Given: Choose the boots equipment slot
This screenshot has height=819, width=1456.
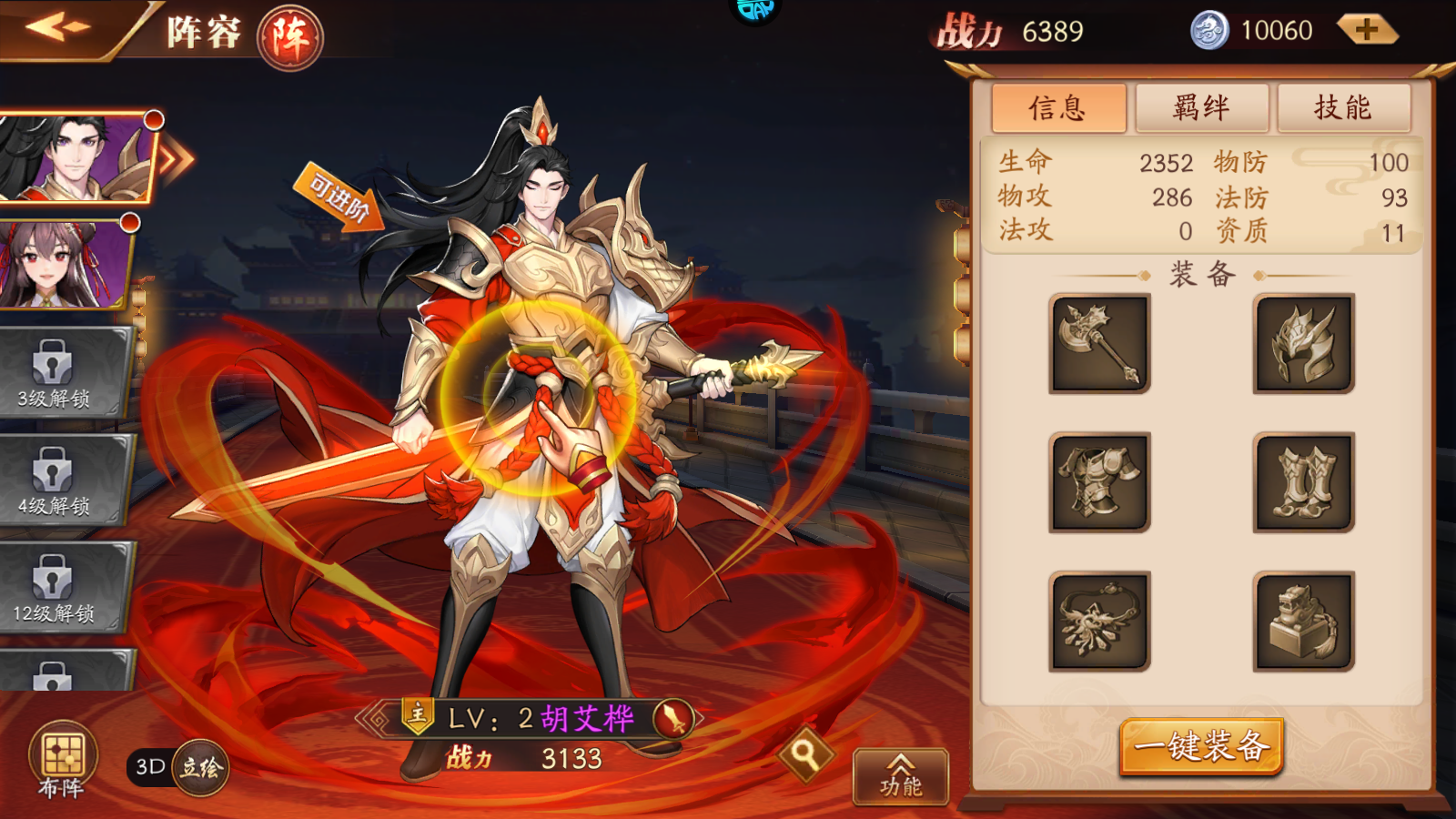Looking at the screenshot, I should tap(1303, 482).
